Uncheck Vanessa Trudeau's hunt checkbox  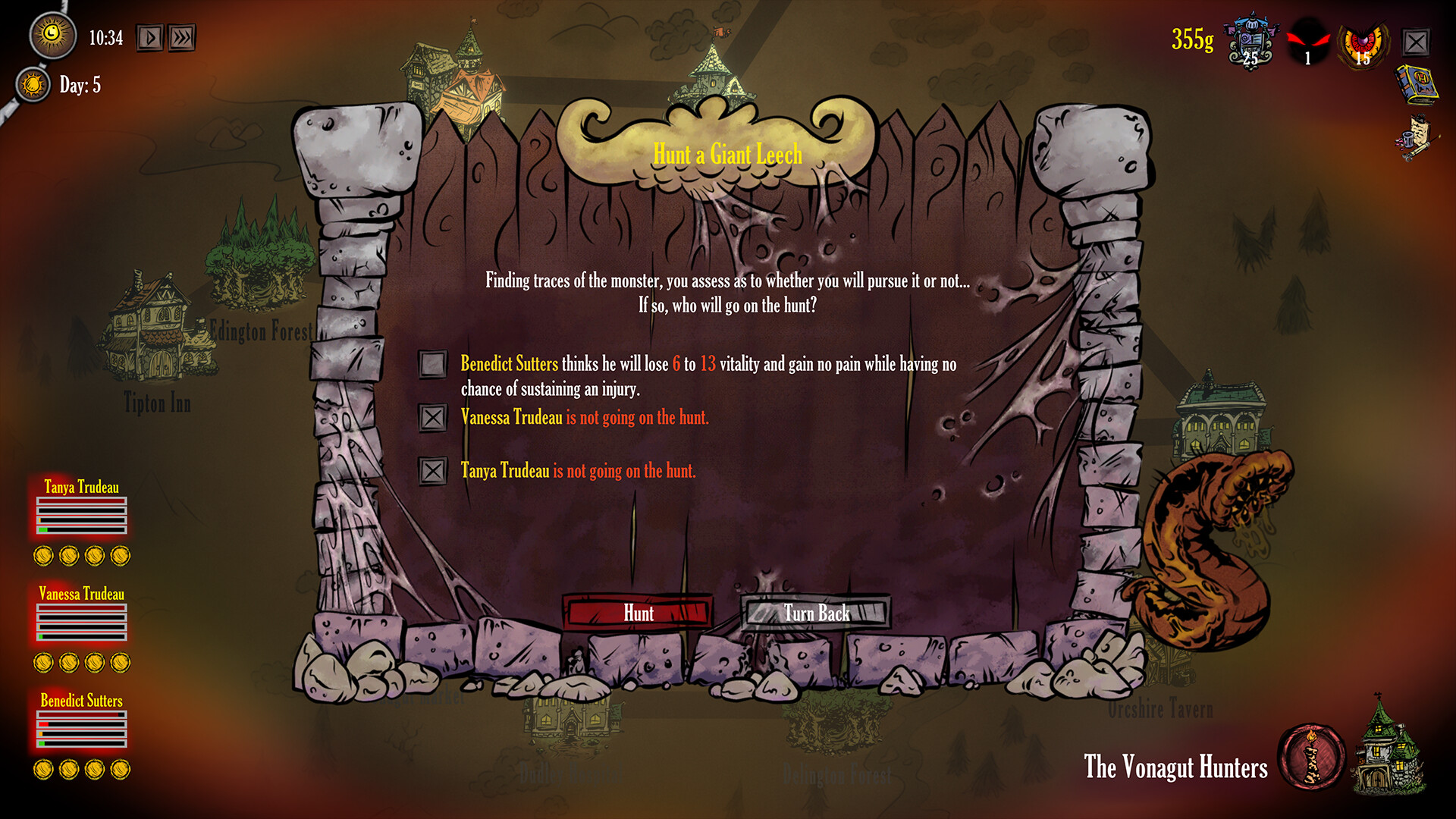coord(434,418)
